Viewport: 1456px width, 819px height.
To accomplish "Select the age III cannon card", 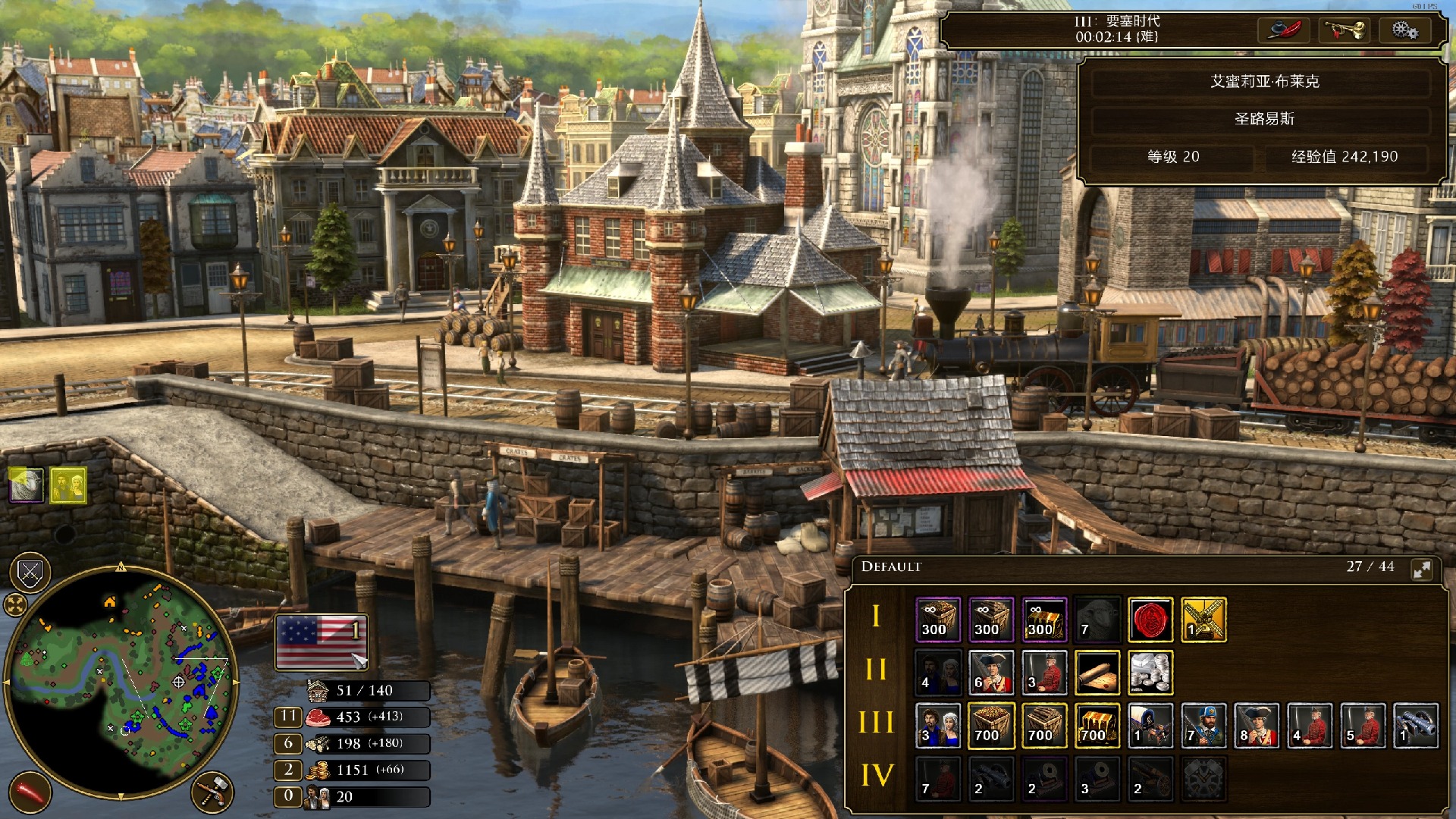I will (1415, 726).
